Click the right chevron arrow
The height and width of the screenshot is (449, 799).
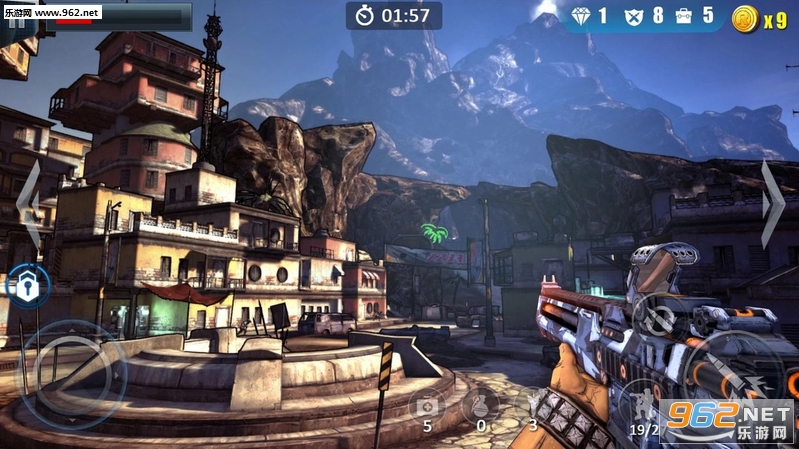(x=772, y=205)
